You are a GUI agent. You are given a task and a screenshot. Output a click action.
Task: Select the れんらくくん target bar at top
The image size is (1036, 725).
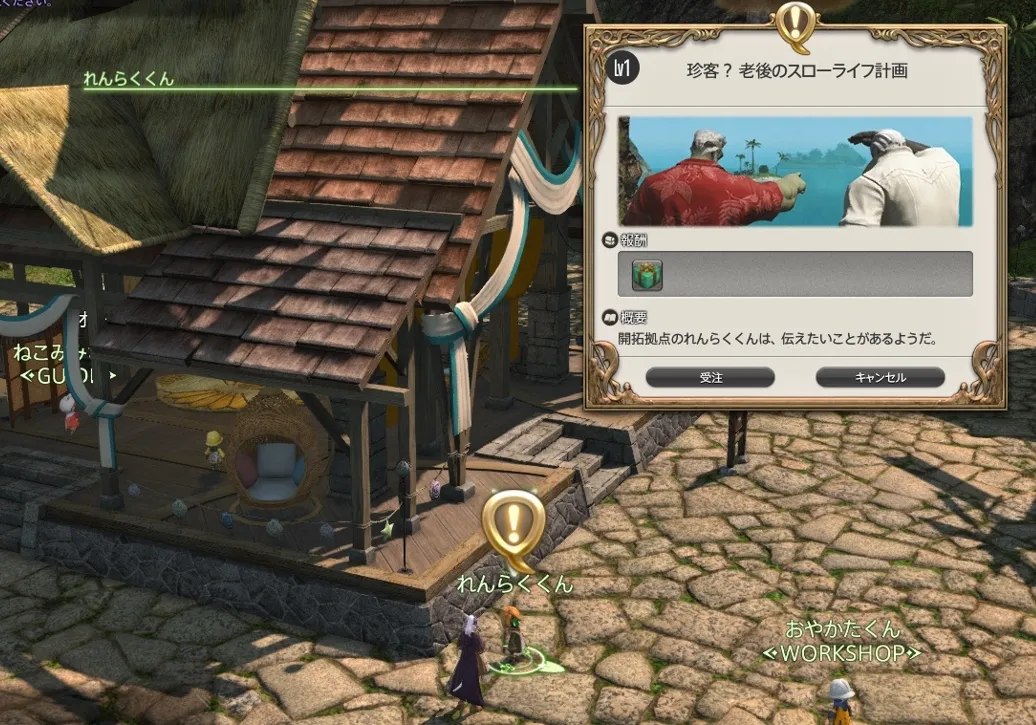(129, 80)
